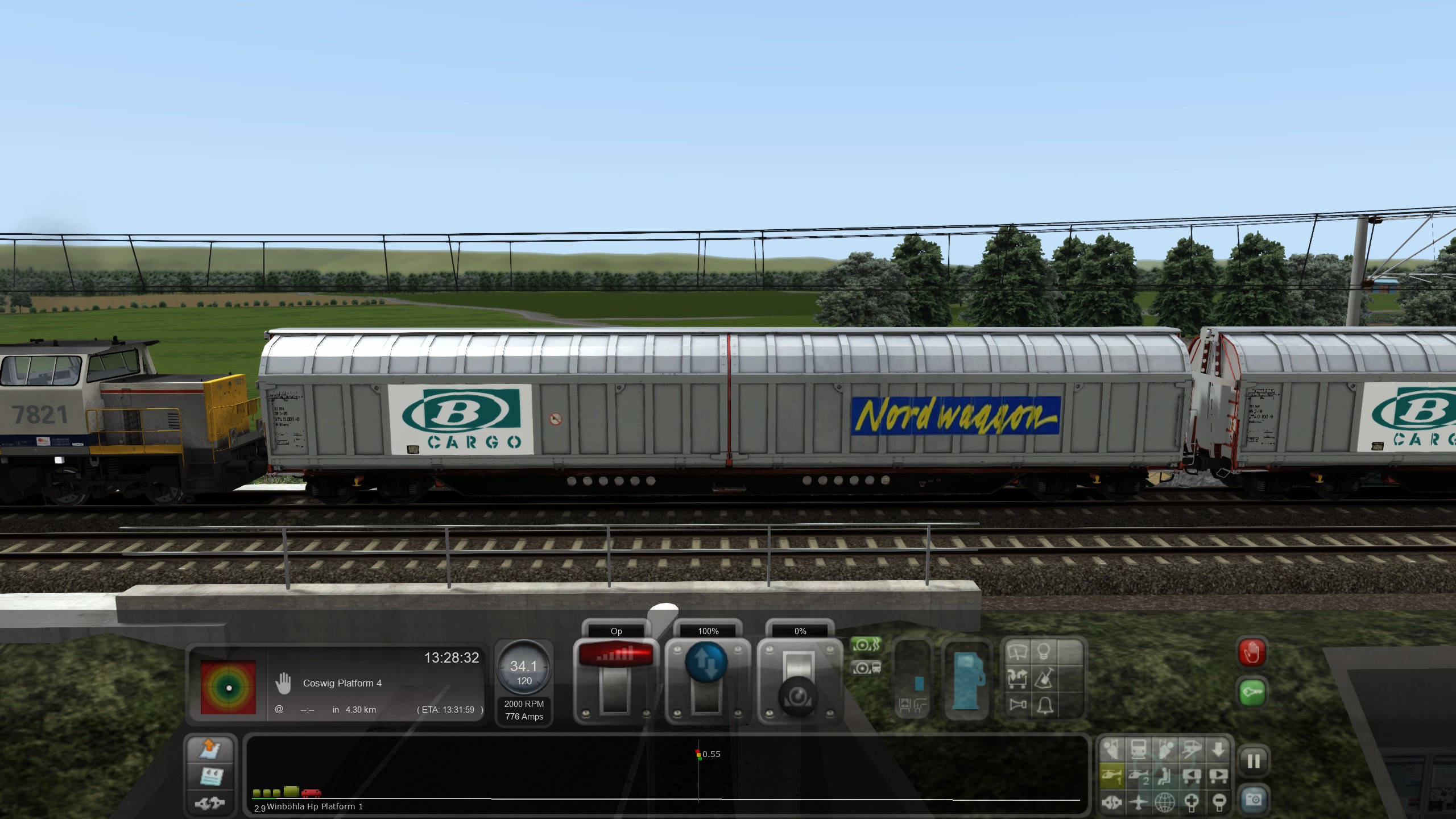Take a screenshot with the camera button

tap(1254, 800)
